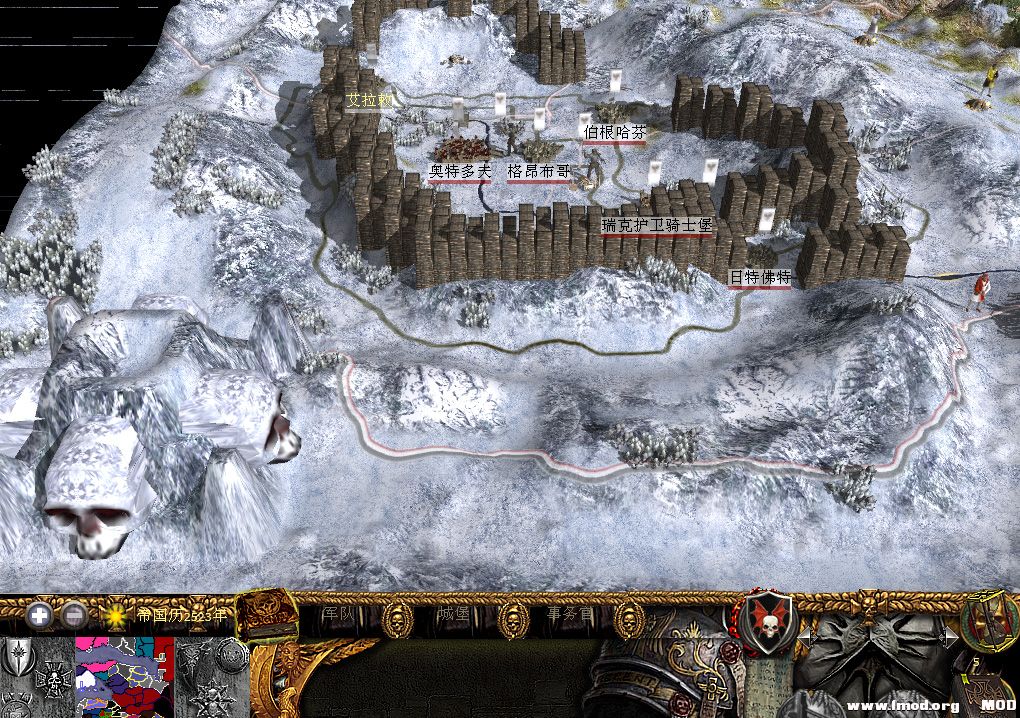This screenshot has width=1020, height=718.
Task: Click the end turn hourglass button
Action: click(x=988, y=619)
